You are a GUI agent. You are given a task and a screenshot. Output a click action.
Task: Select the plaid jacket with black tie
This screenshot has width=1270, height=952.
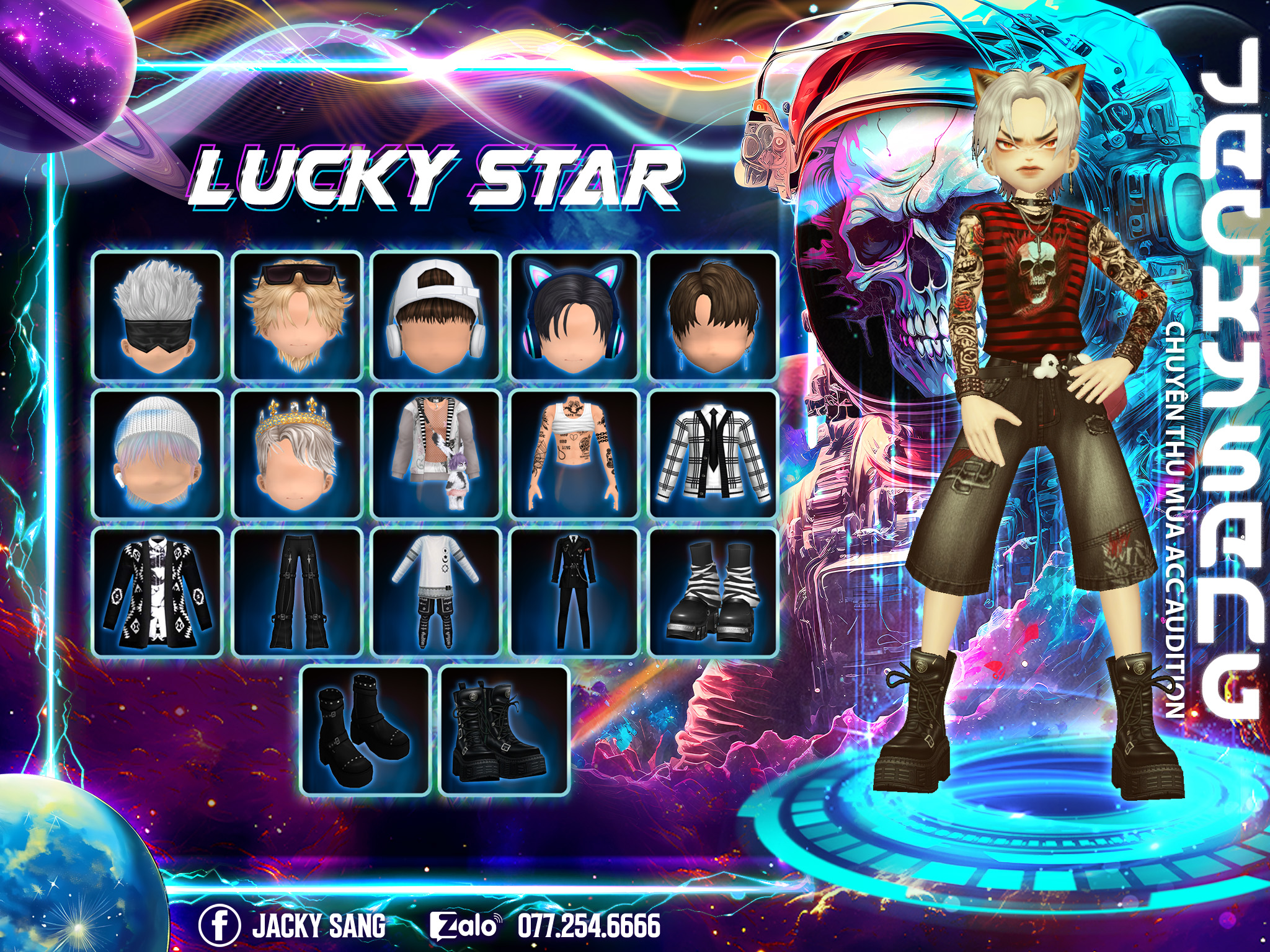coord(713,454)
